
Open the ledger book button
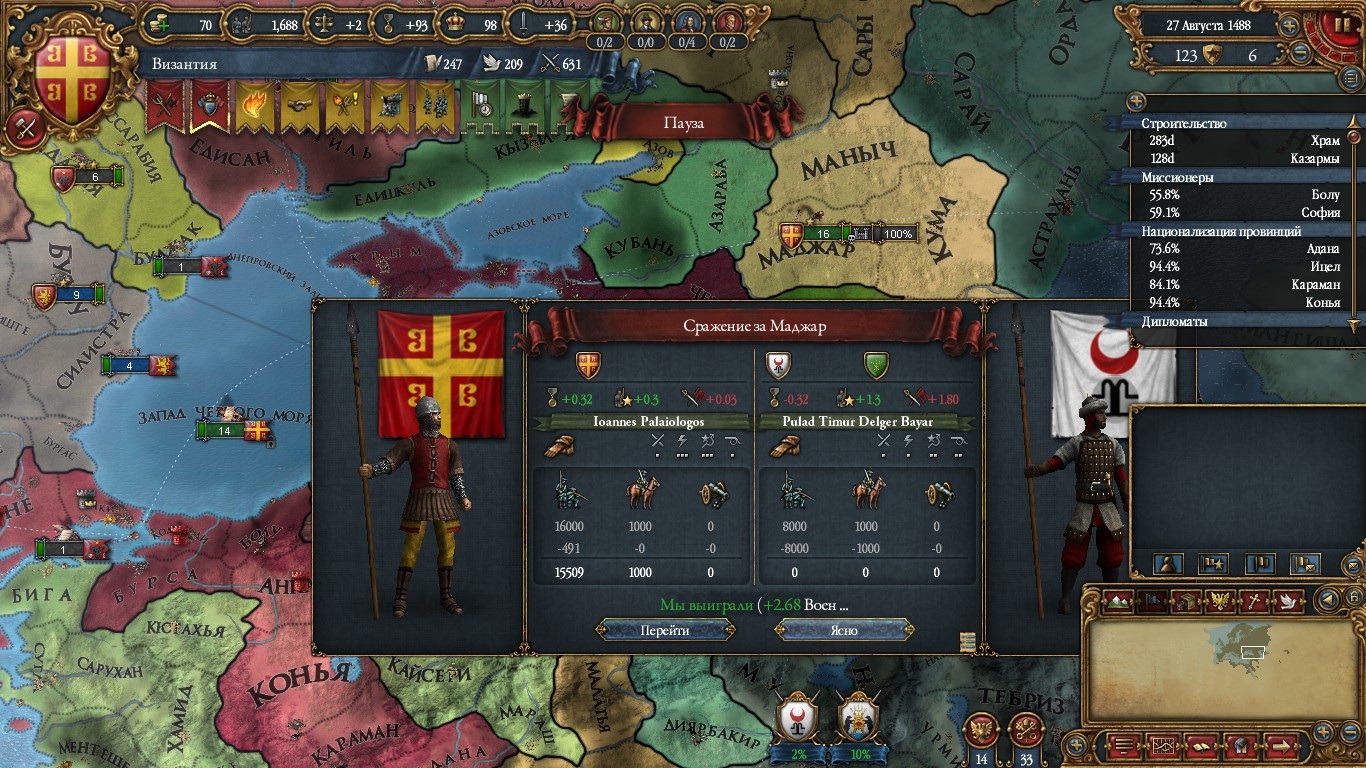click(x=1200, y=745)
